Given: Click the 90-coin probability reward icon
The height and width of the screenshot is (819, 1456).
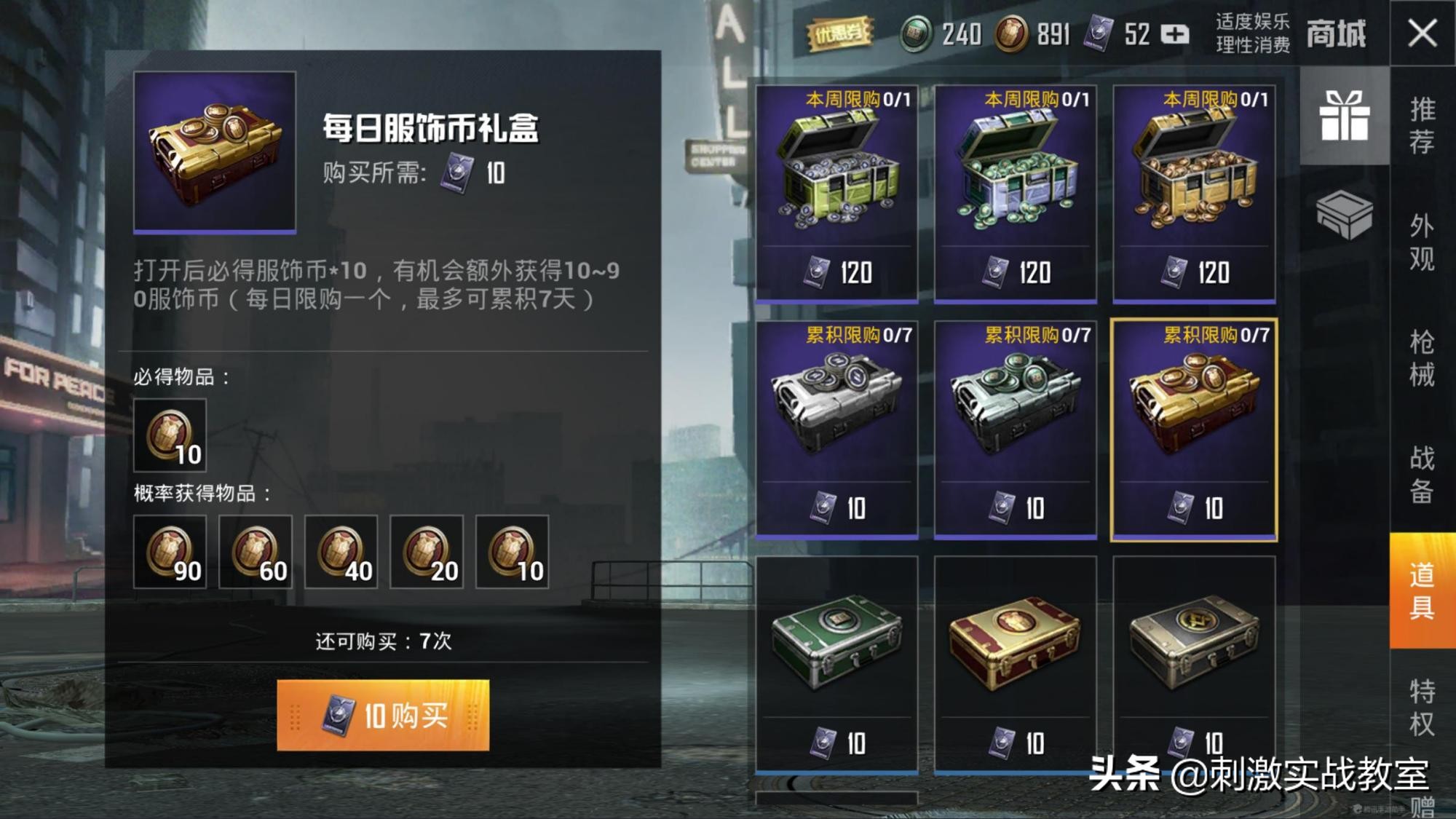Looking at the screenshot, I should pyautogui.click(x=172, y=552).
